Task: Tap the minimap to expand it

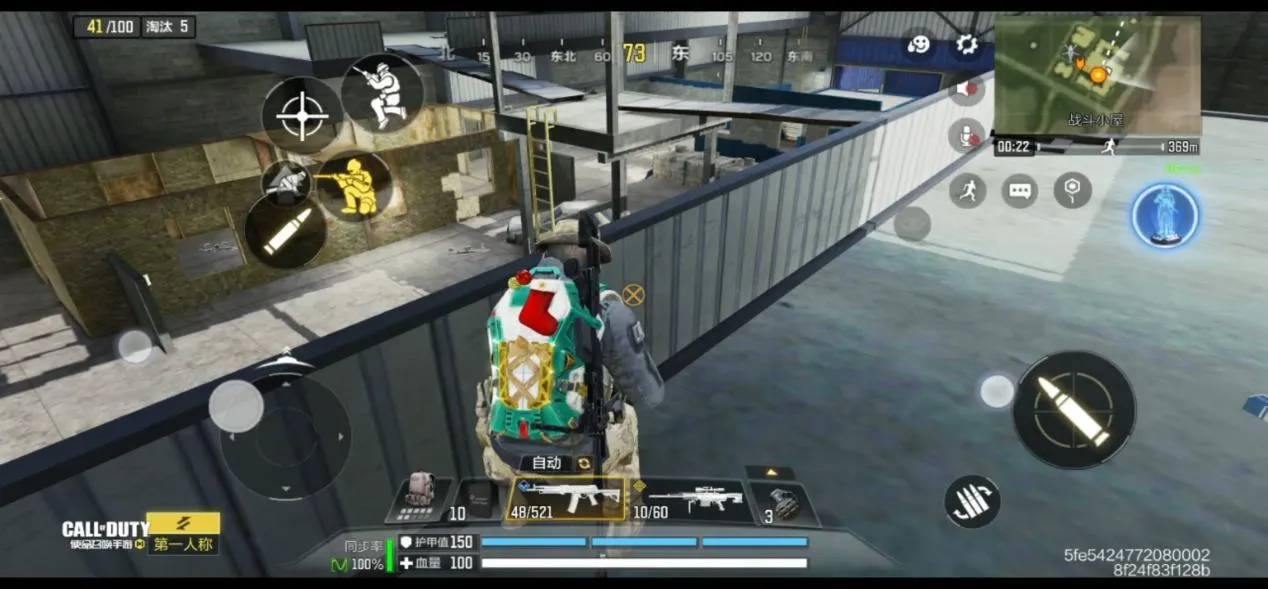Action: pyautogui.click(x=1097, y=75)
